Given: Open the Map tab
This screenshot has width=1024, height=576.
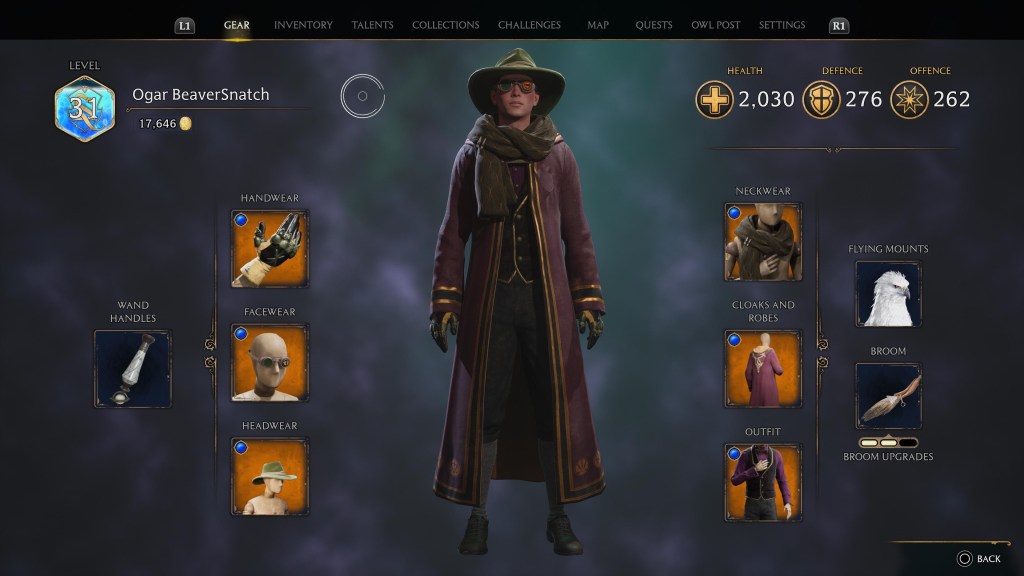Looking at the screenshot, I should point(598,25).
